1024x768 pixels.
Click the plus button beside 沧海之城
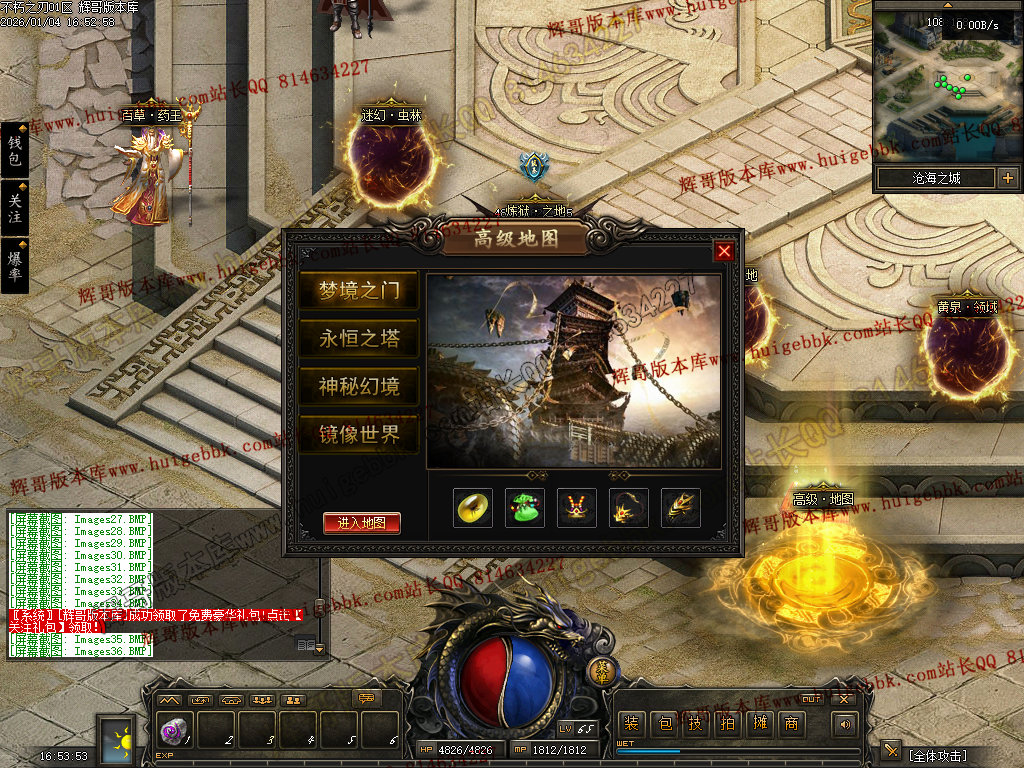(x=1007, y=179)
